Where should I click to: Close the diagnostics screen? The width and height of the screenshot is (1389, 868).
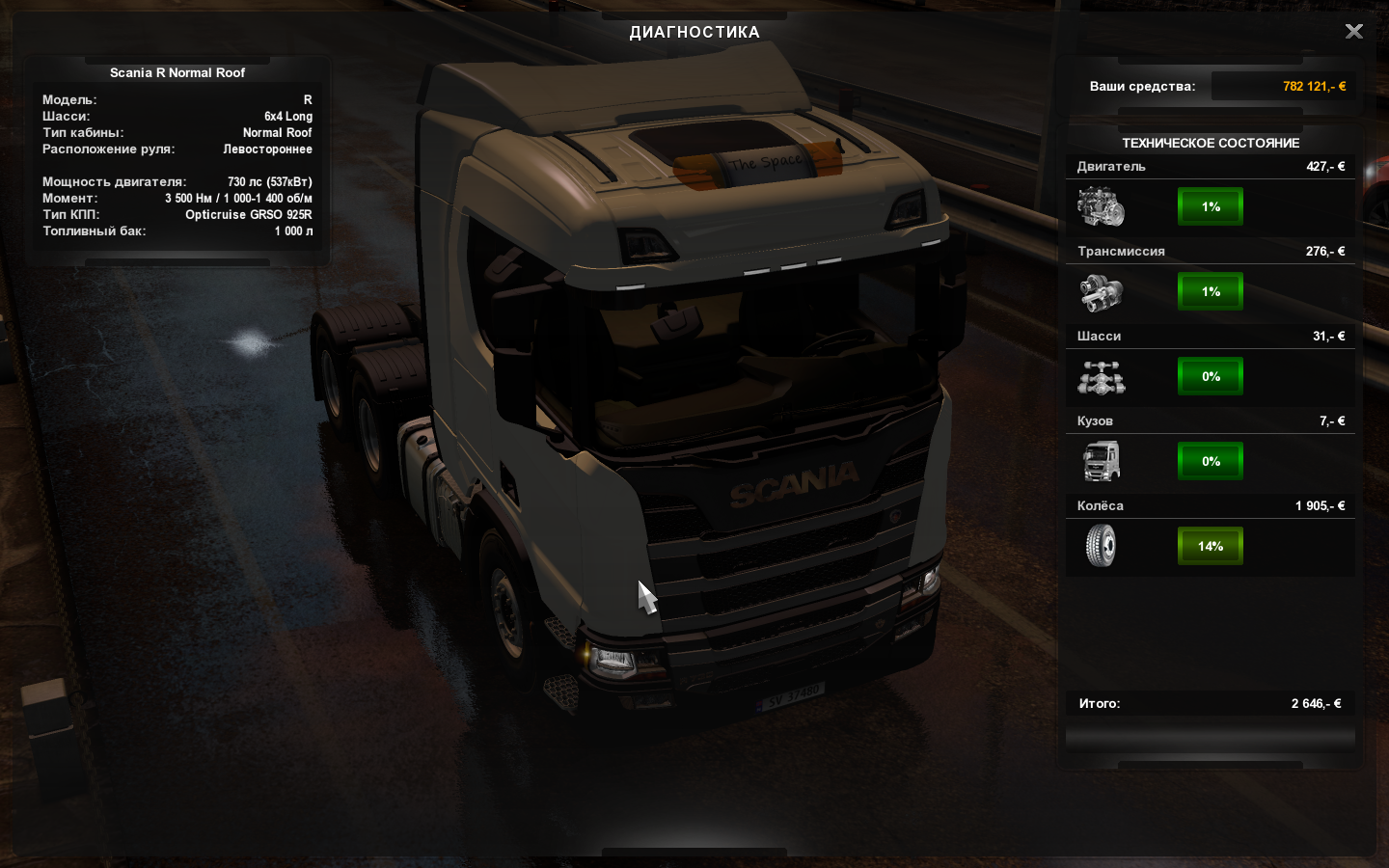[x=1354, y=32]
